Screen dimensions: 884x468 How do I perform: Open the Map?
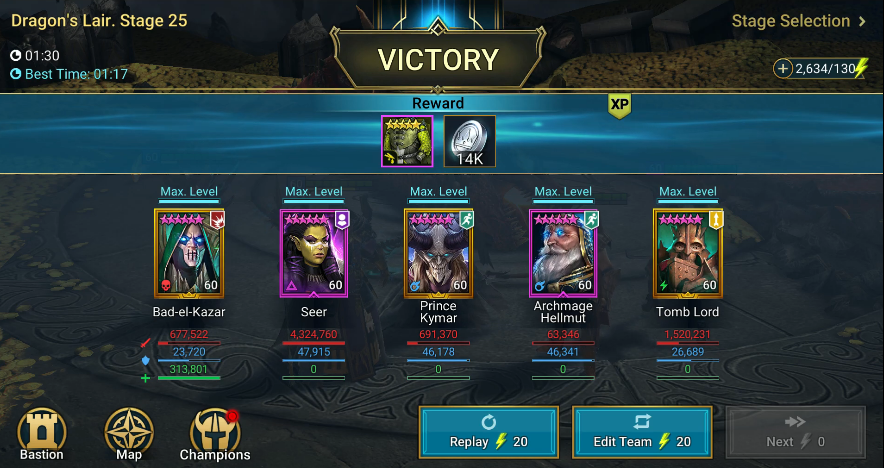coord(129,436)
